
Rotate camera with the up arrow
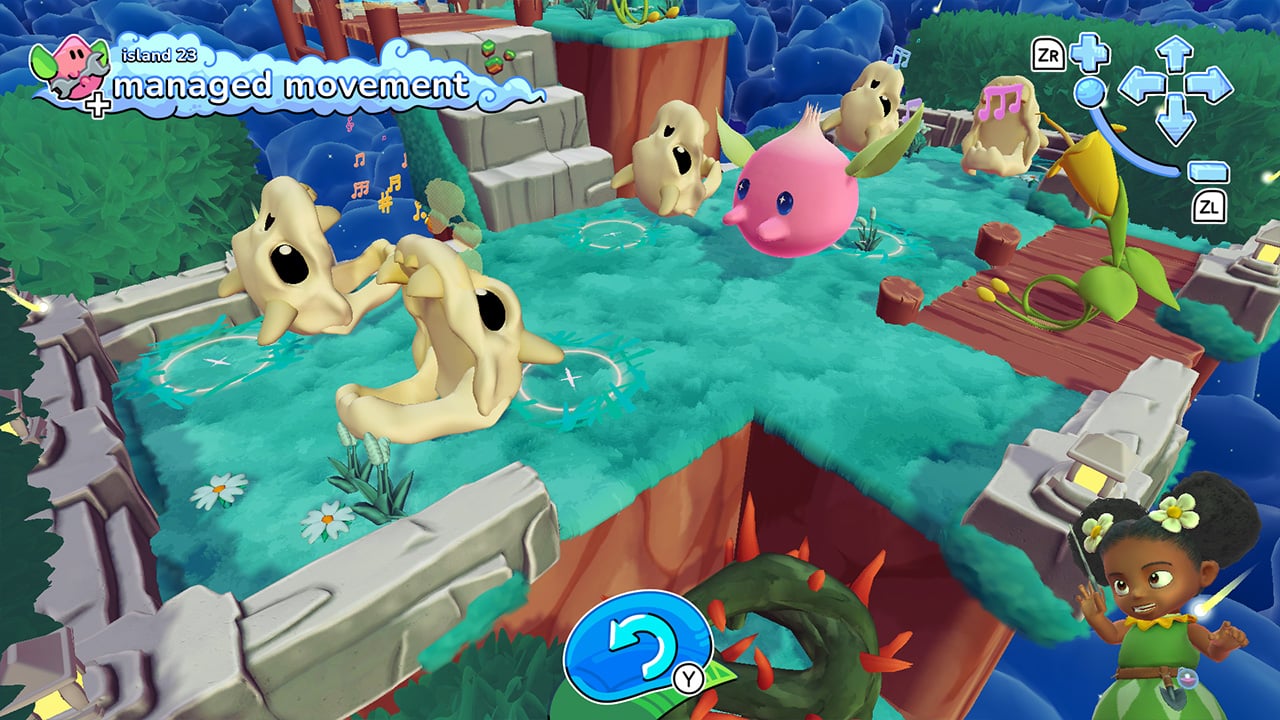(1175, 52)
